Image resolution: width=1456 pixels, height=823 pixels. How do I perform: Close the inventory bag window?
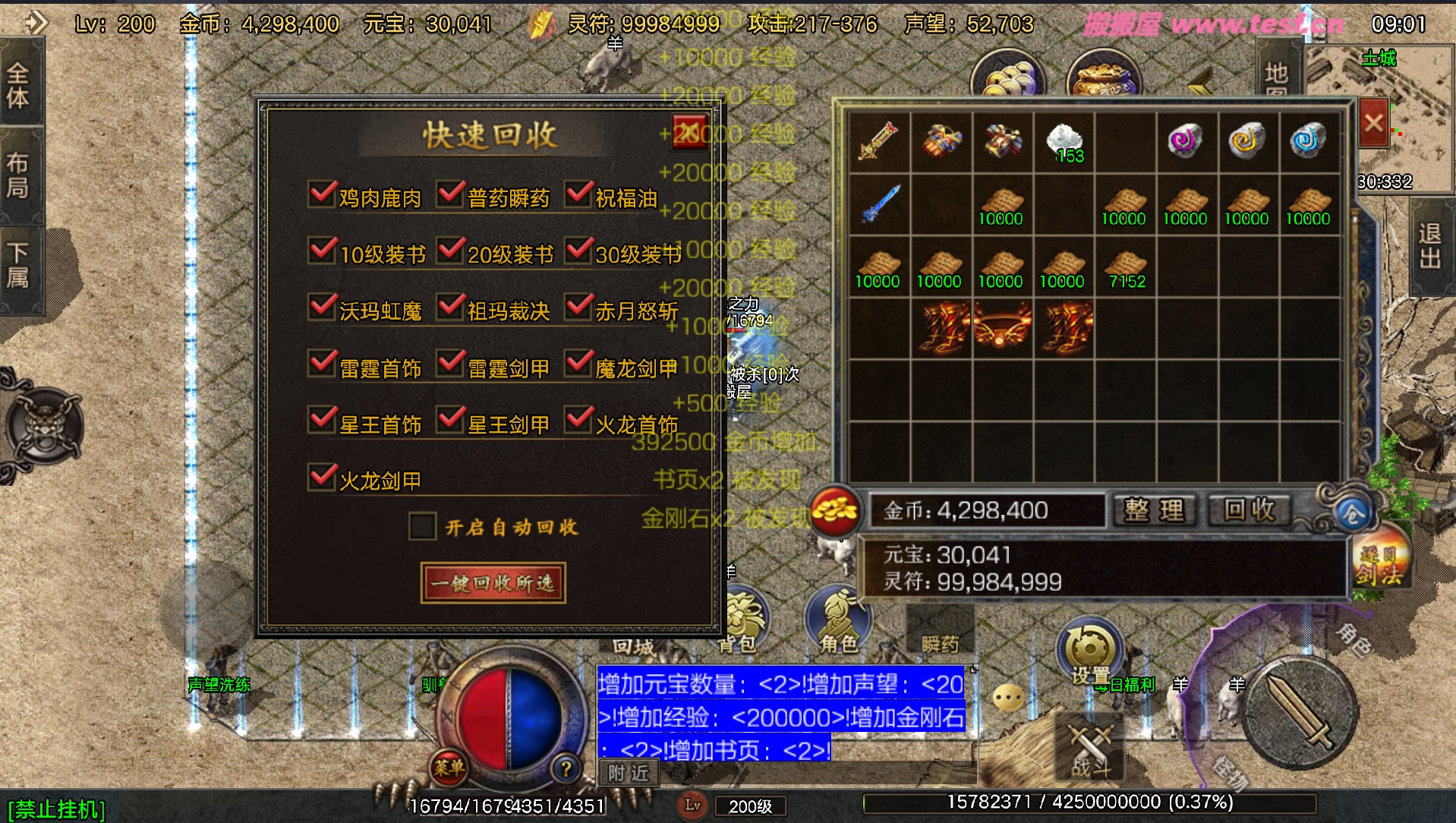tap(1373, 123)
